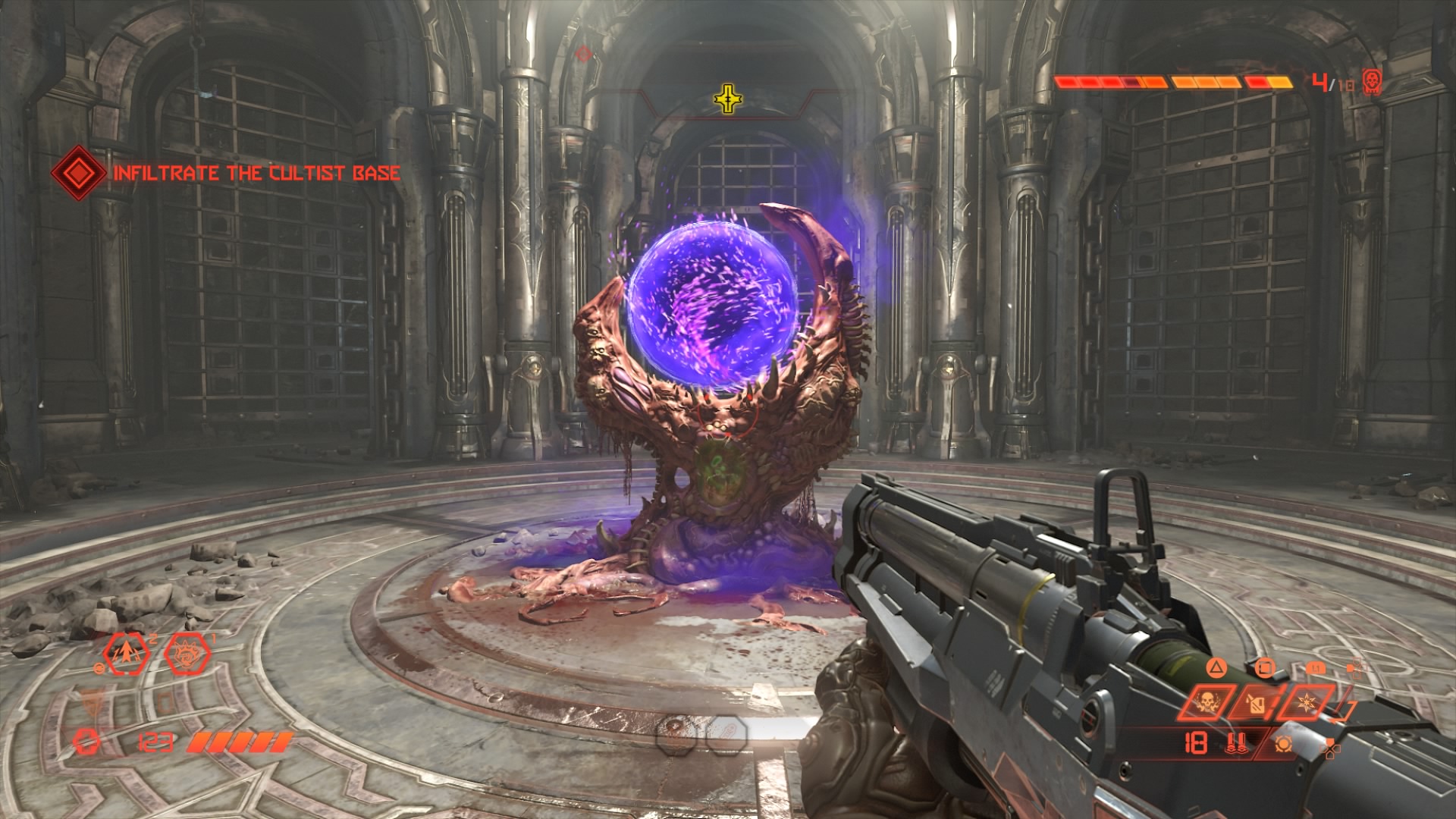
Task: Select the rocket-and-lightning equipment hexagon
Action: [127, 653]
